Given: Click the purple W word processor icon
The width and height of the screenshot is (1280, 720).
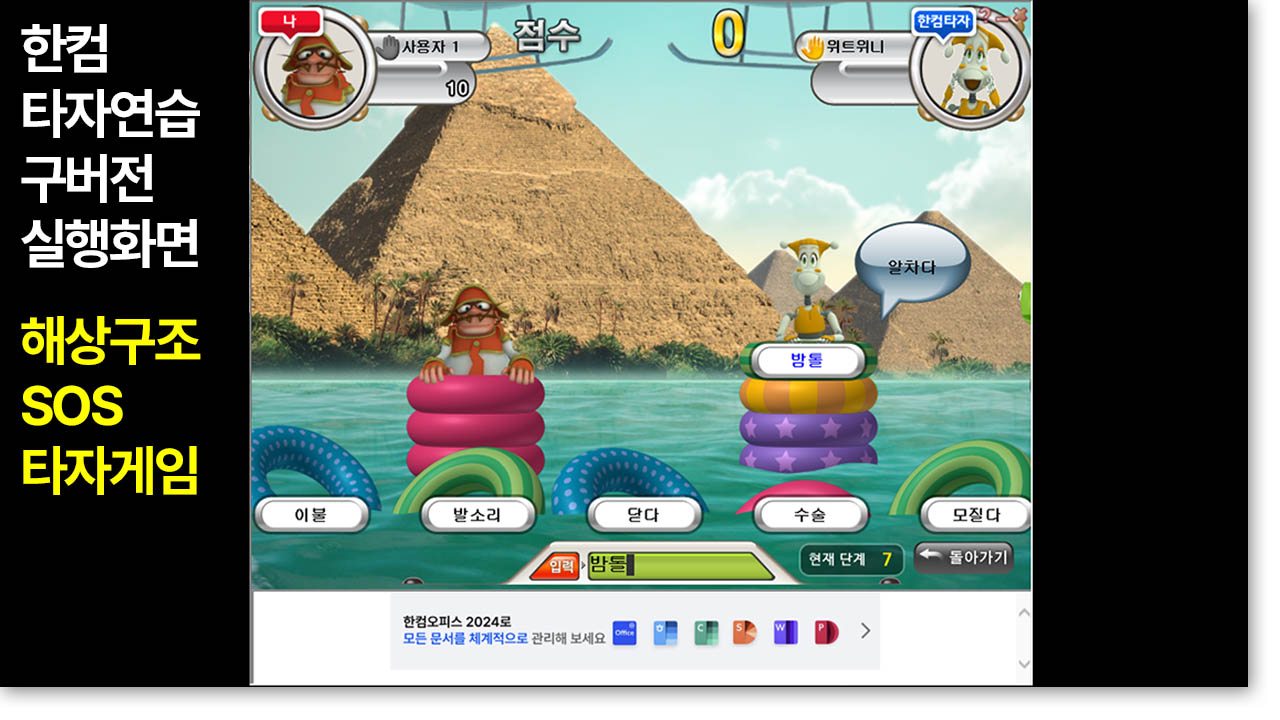Looking at the screenshot, I should point(785,632).
